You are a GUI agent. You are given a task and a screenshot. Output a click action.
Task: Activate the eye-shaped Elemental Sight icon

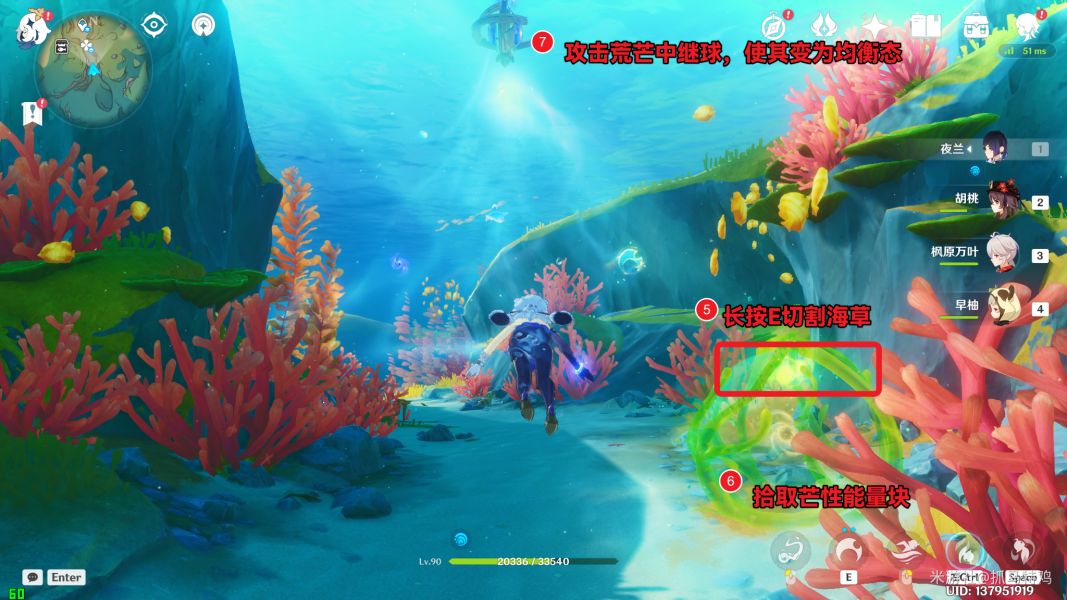point(154,24)
